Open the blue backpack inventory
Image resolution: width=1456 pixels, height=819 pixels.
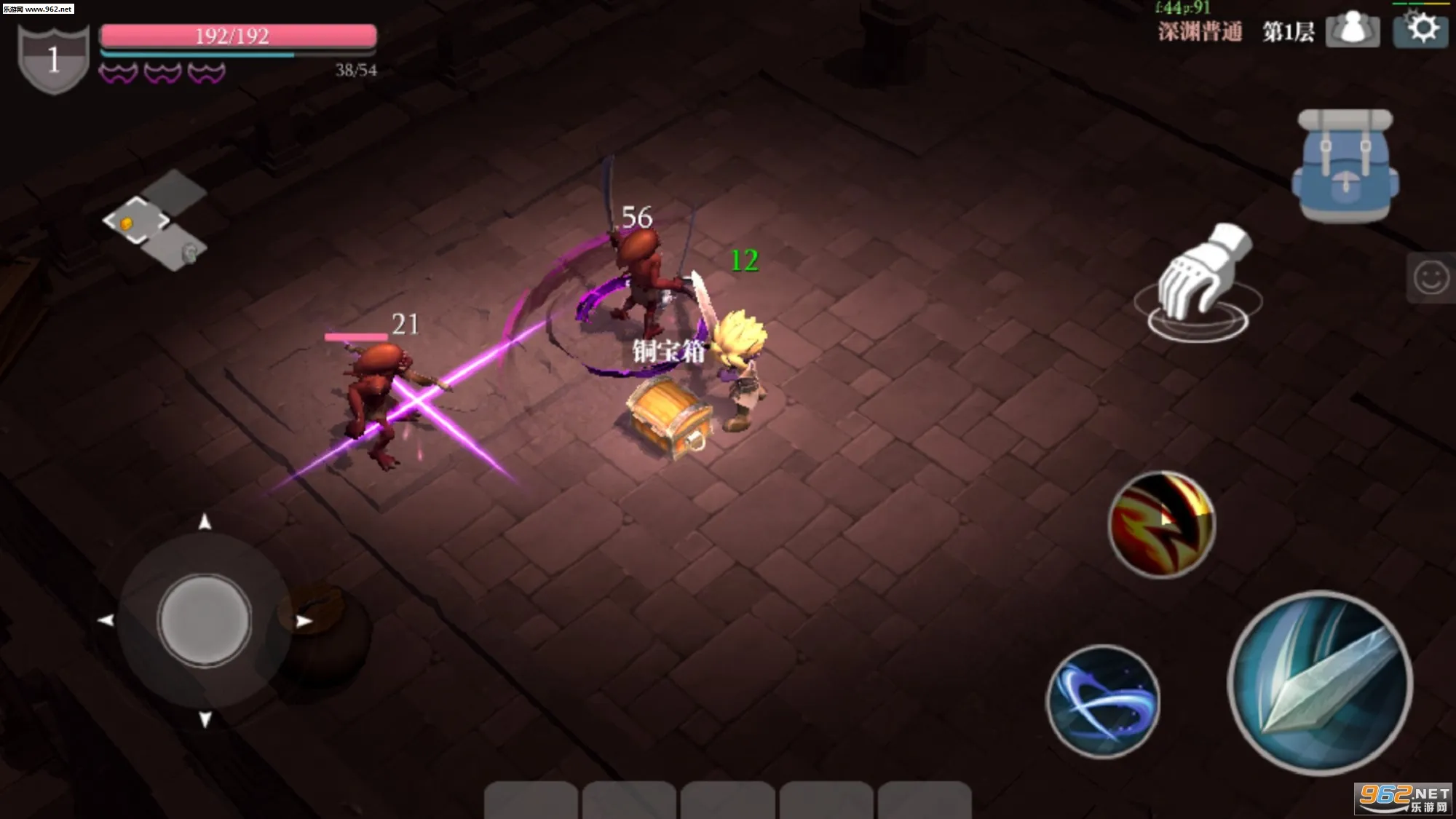tap(1345, 166)
